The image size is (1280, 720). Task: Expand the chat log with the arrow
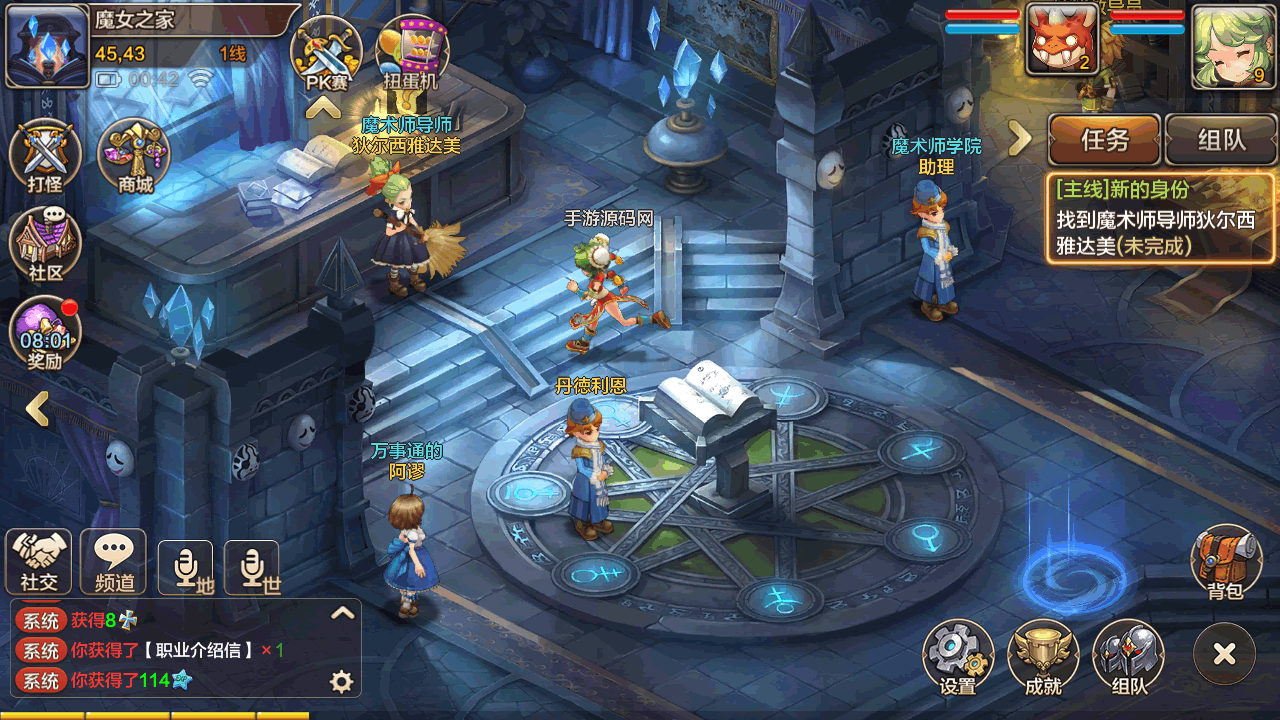[x=343, y=613]
